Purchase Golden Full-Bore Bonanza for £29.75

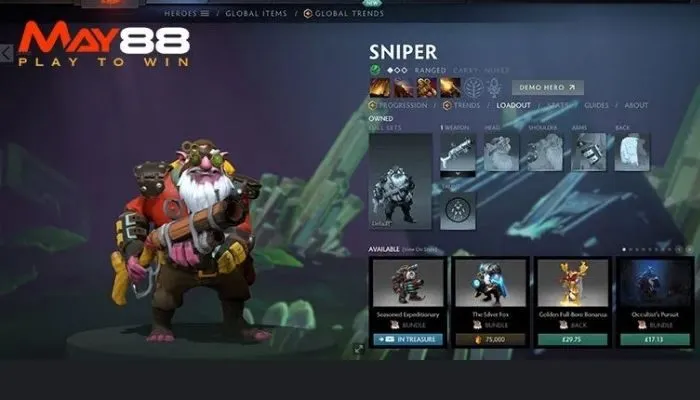(572, 340)
